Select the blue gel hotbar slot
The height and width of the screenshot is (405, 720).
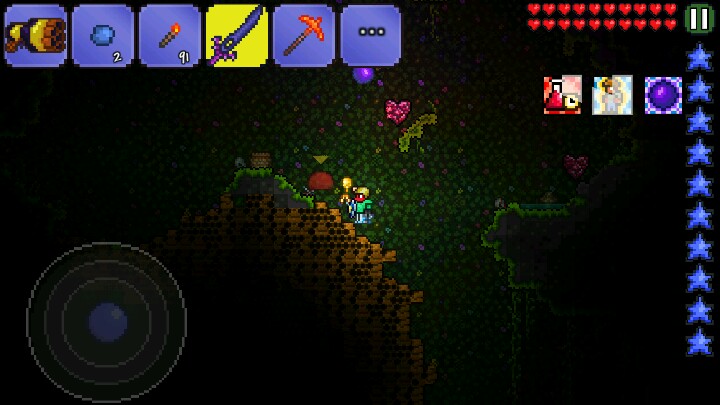pos(102,35)
